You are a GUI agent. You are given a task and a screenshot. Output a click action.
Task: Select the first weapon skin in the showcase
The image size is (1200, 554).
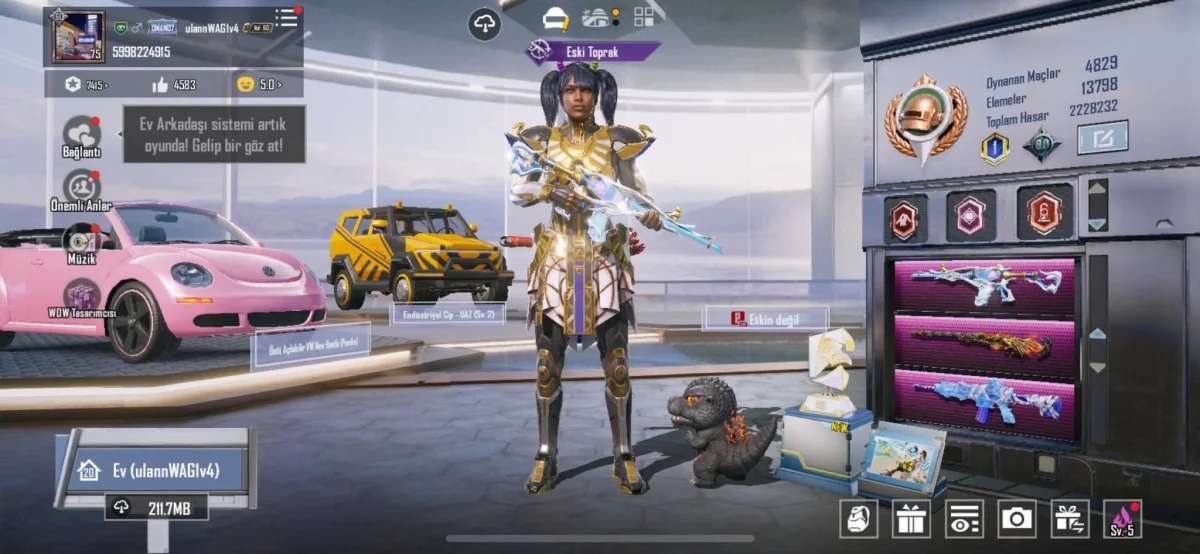click(984, 285)
